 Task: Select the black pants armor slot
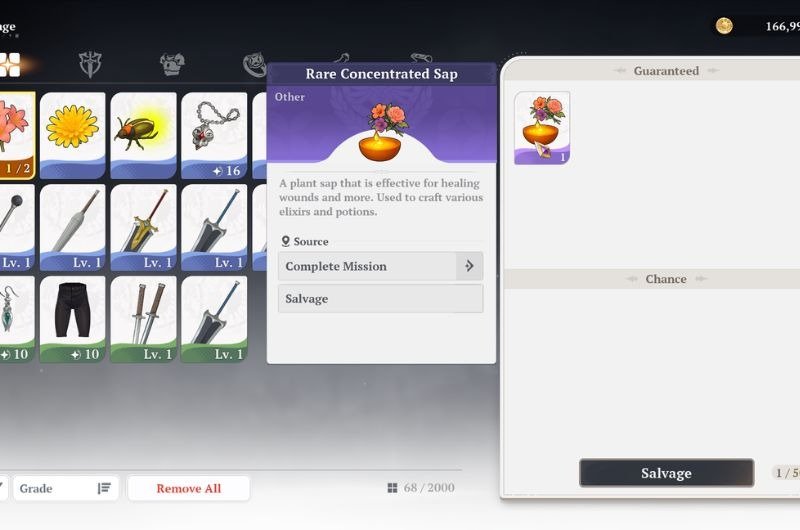(72, 319)
